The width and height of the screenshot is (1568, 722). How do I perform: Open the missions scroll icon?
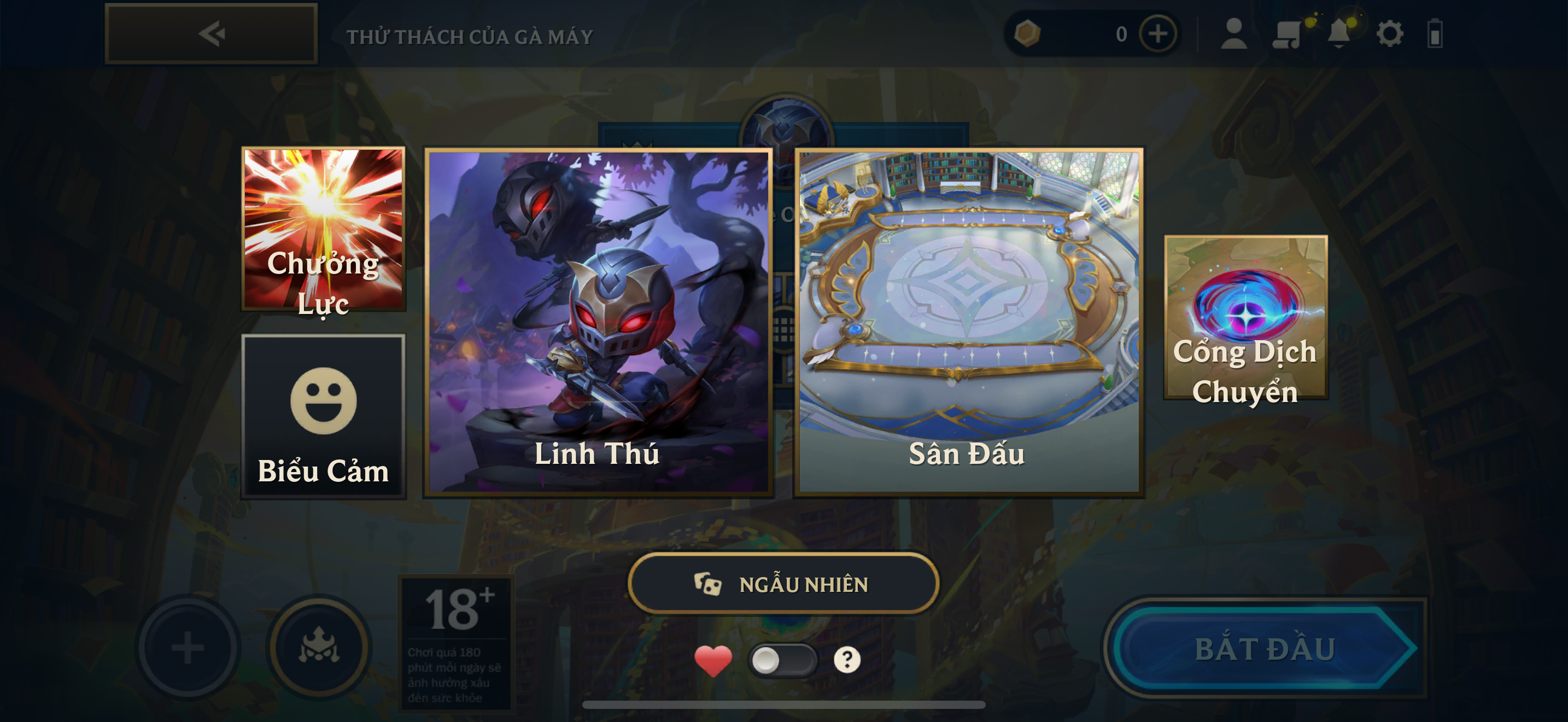(x=1286, y=33)
